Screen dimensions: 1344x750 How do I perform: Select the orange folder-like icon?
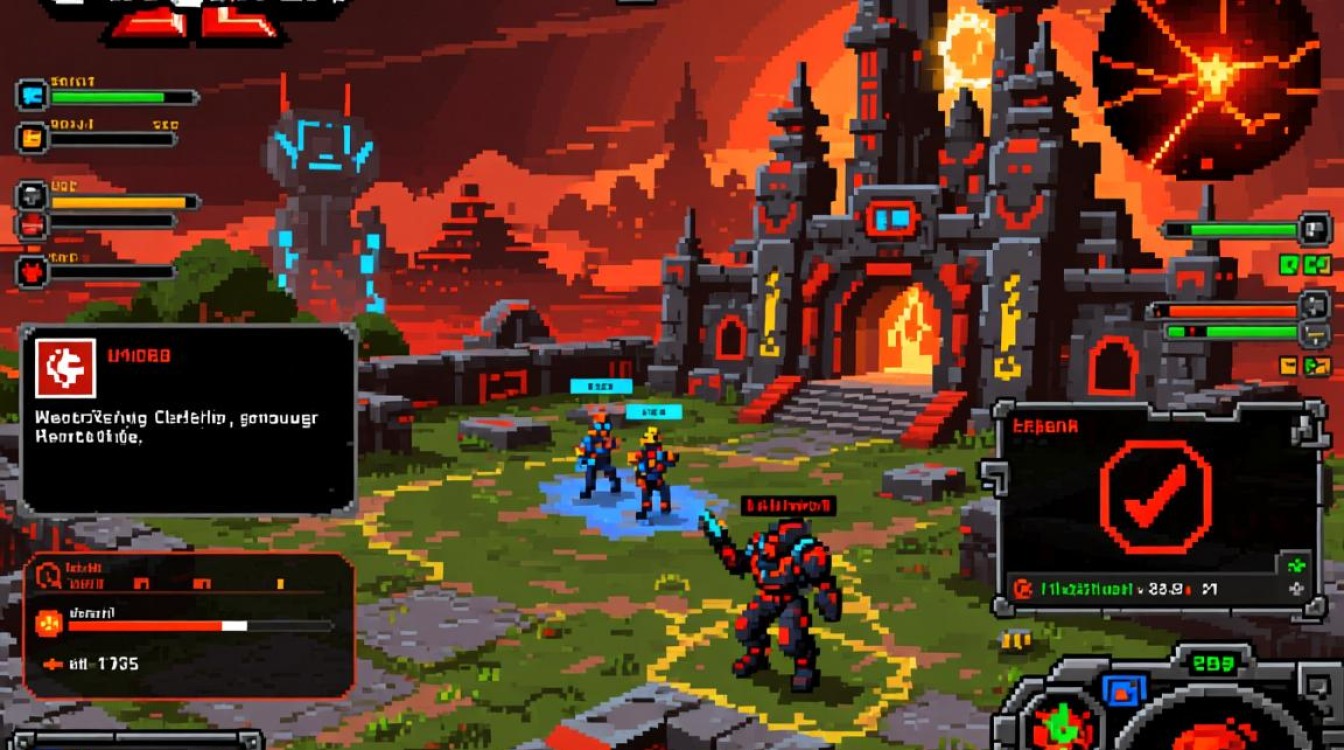[x=31, y=137]
